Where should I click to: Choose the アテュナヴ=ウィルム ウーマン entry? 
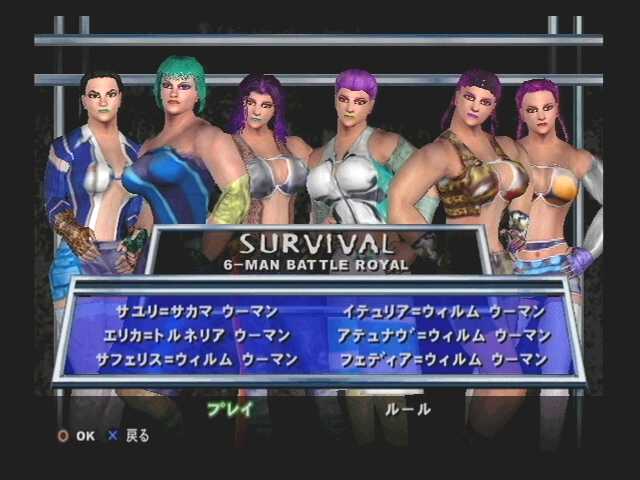(x=443, y=335)
